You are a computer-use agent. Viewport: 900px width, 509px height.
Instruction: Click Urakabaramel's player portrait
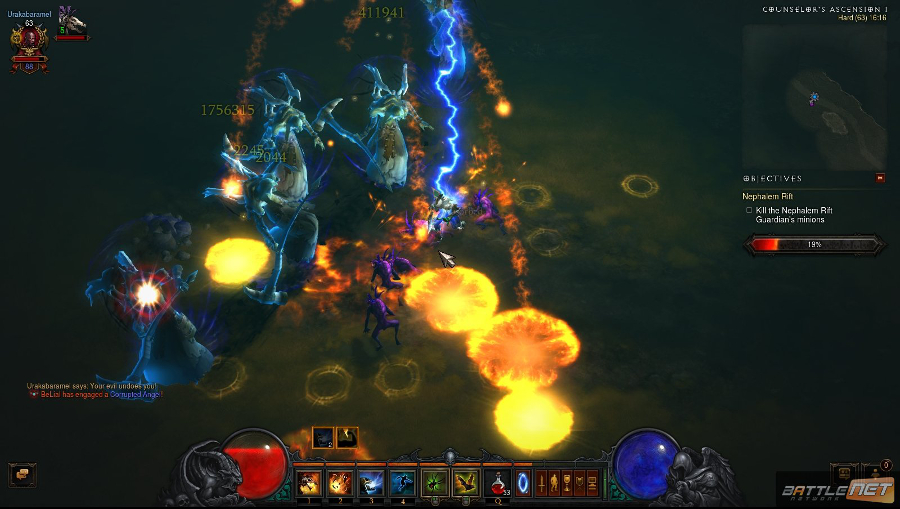pos(28,40)
